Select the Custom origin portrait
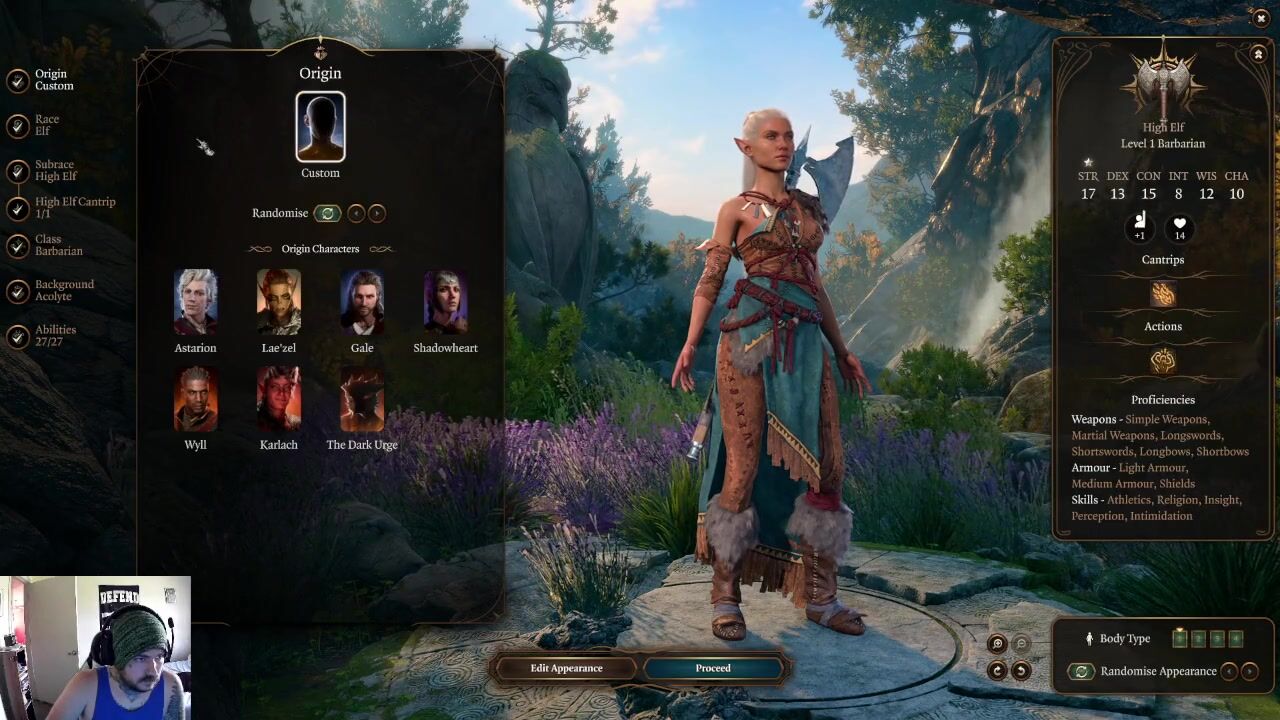This screenshot has height=720, width=1280. click(320, 127)
